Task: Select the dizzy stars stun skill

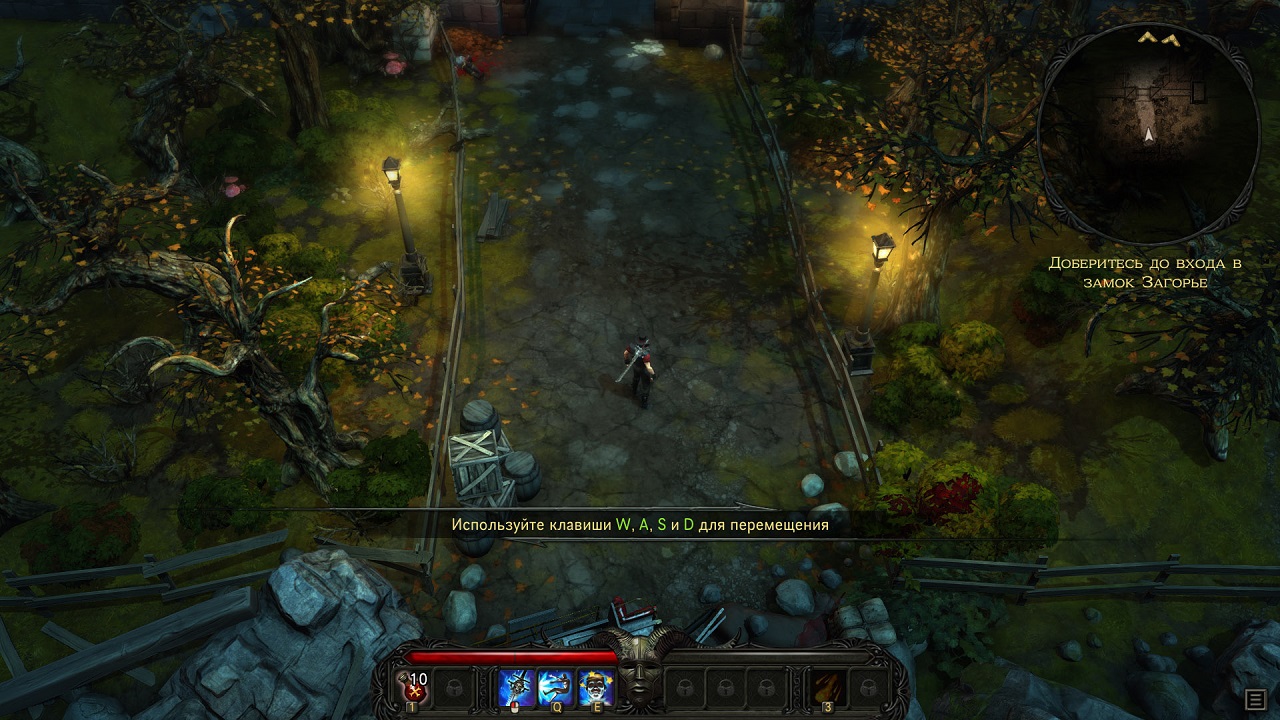Action: pyautogui.click(x=596, y=687)
